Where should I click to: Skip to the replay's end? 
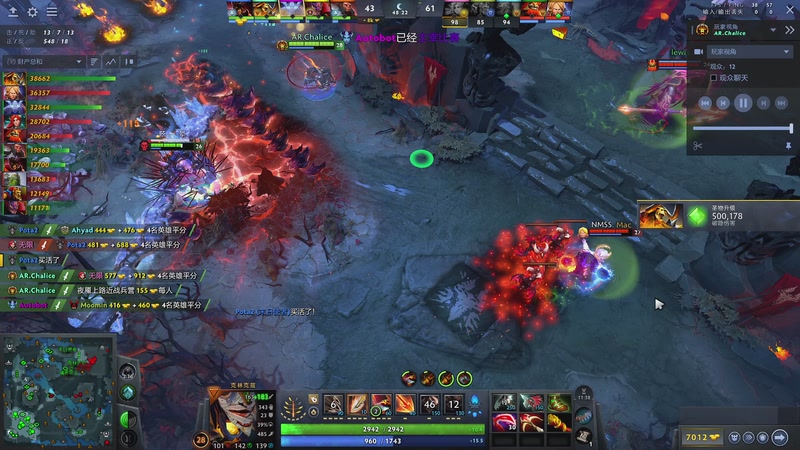780,102
